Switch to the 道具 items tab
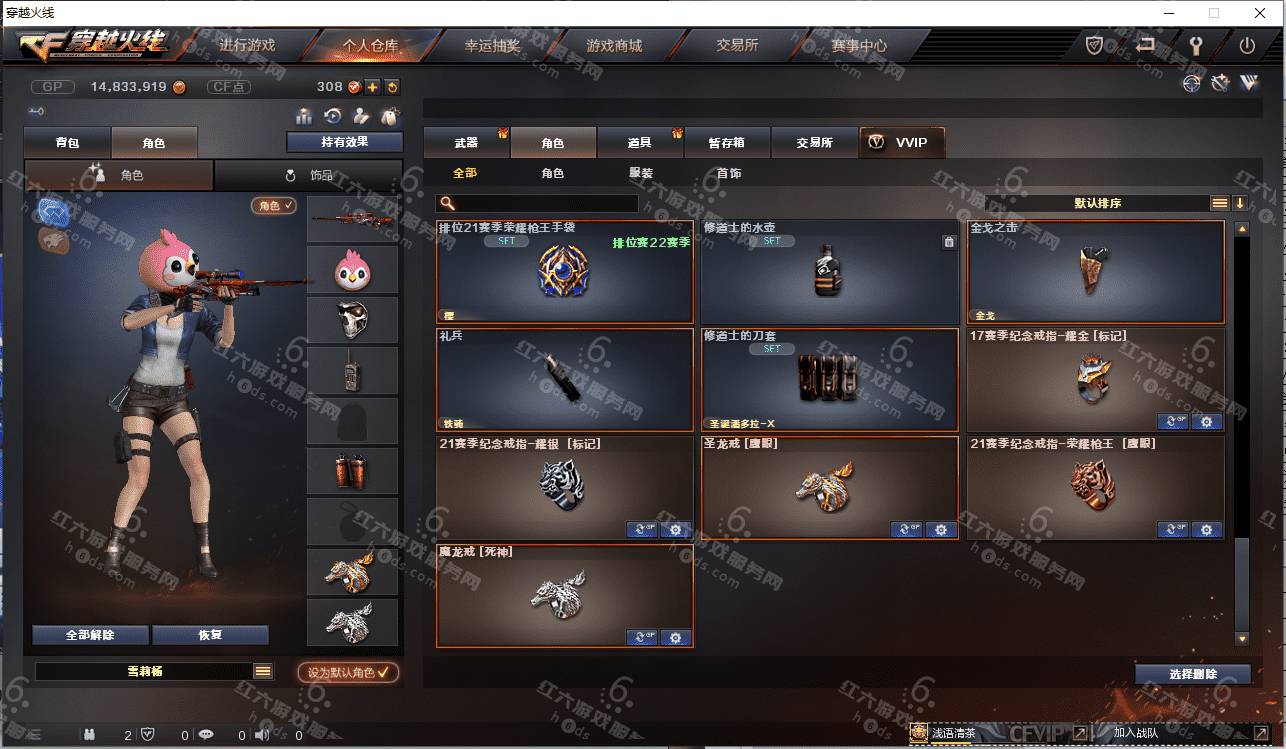 640,143
